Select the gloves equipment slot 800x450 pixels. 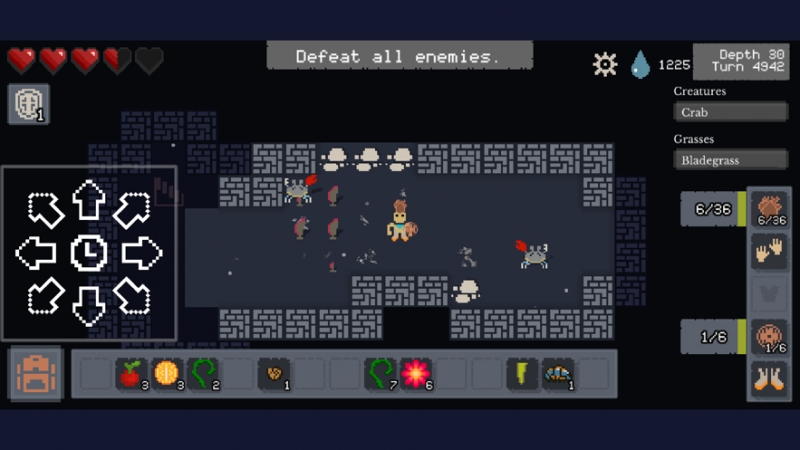coord(769,252)
